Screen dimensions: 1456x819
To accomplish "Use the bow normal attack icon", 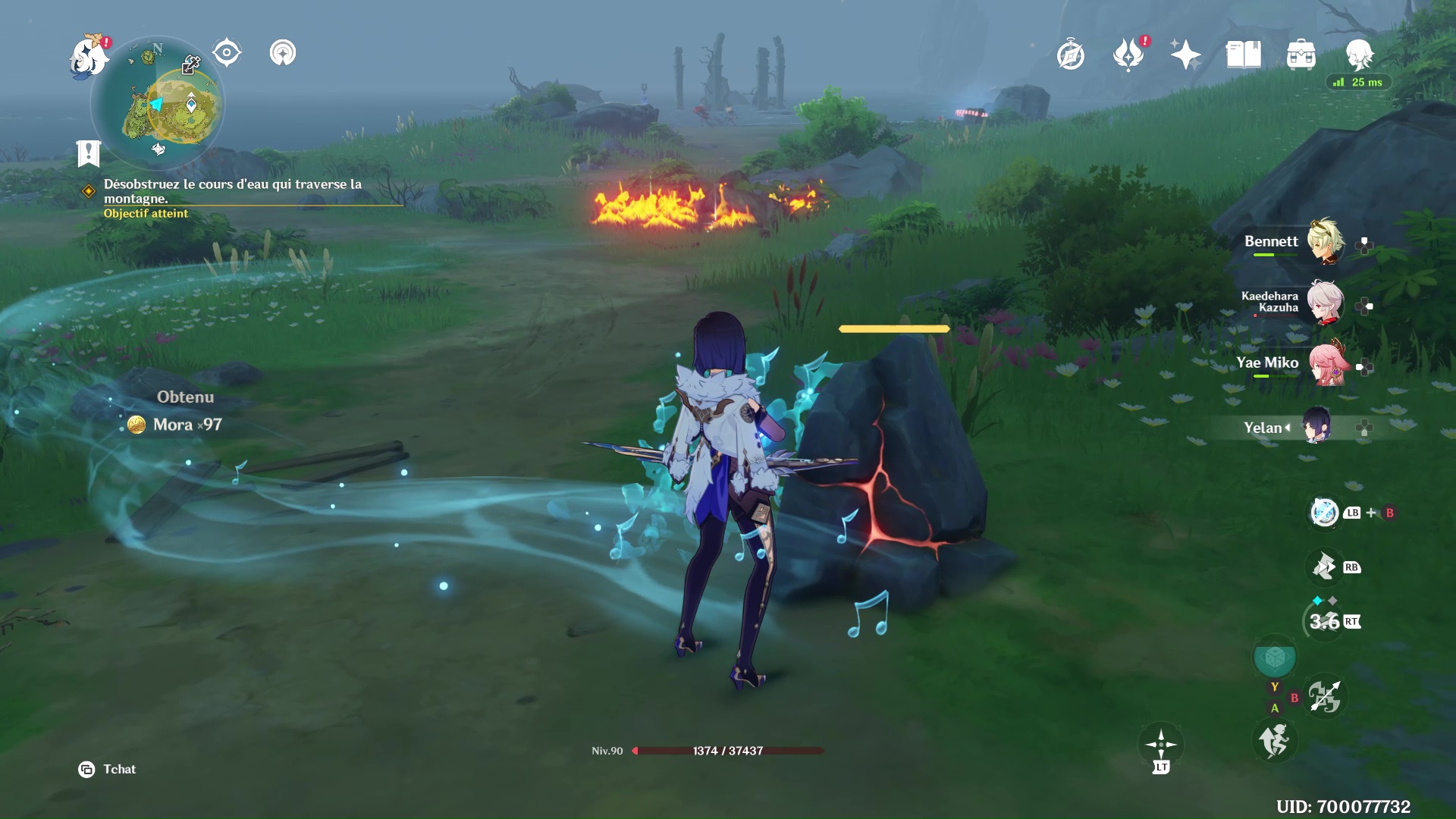I will [1325, 697].
